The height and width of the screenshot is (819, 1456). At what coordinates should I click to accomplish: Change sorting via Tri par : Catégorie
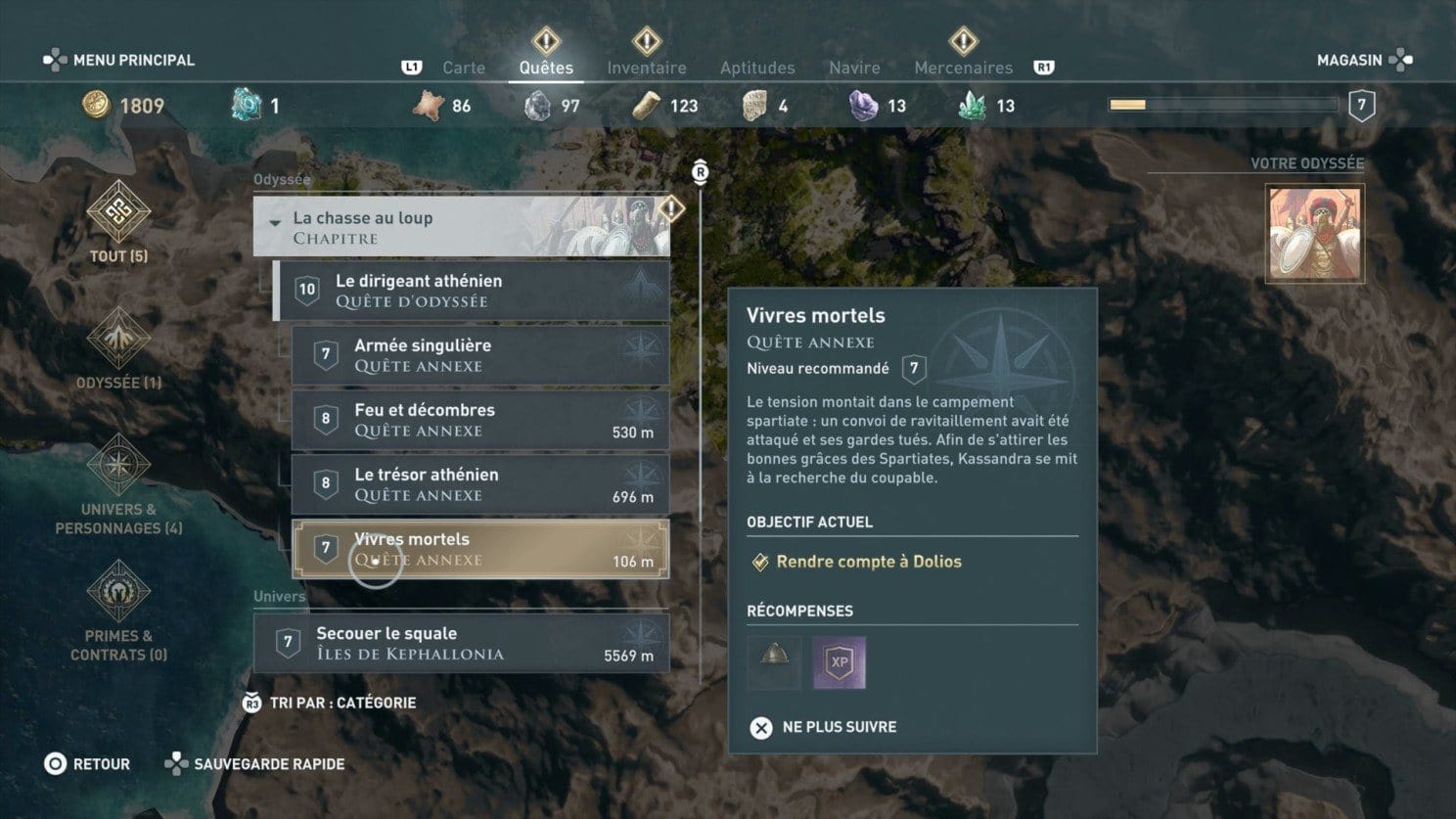click(x=331, y=703)
